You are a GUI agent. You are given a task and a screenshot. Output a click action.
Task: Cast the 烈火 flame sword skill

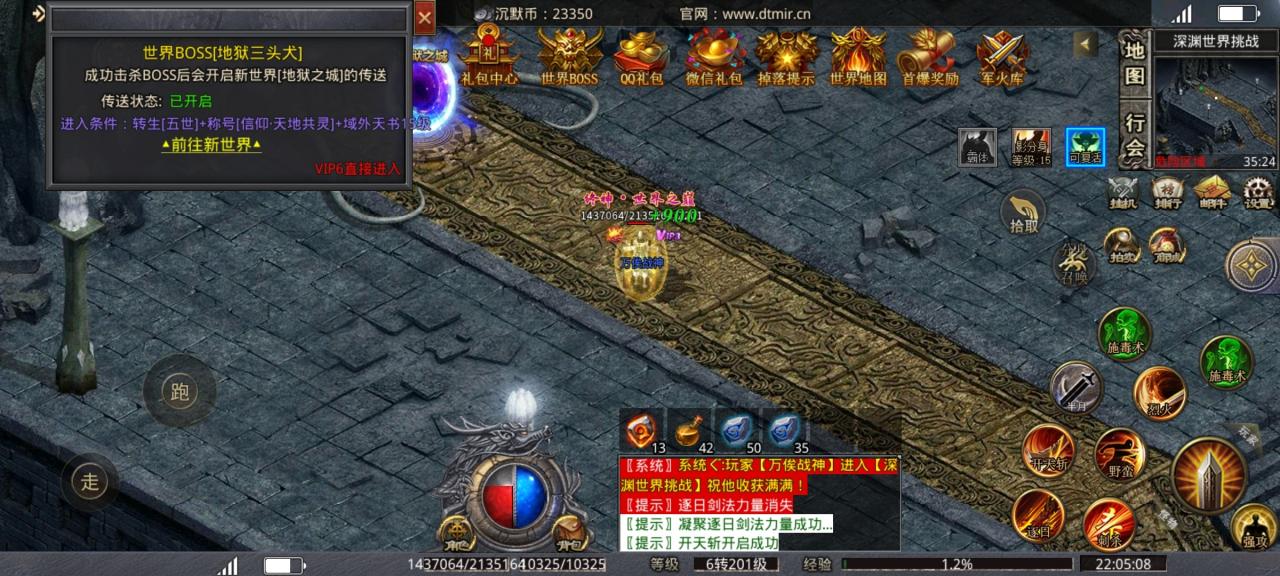click(1160, 391)
